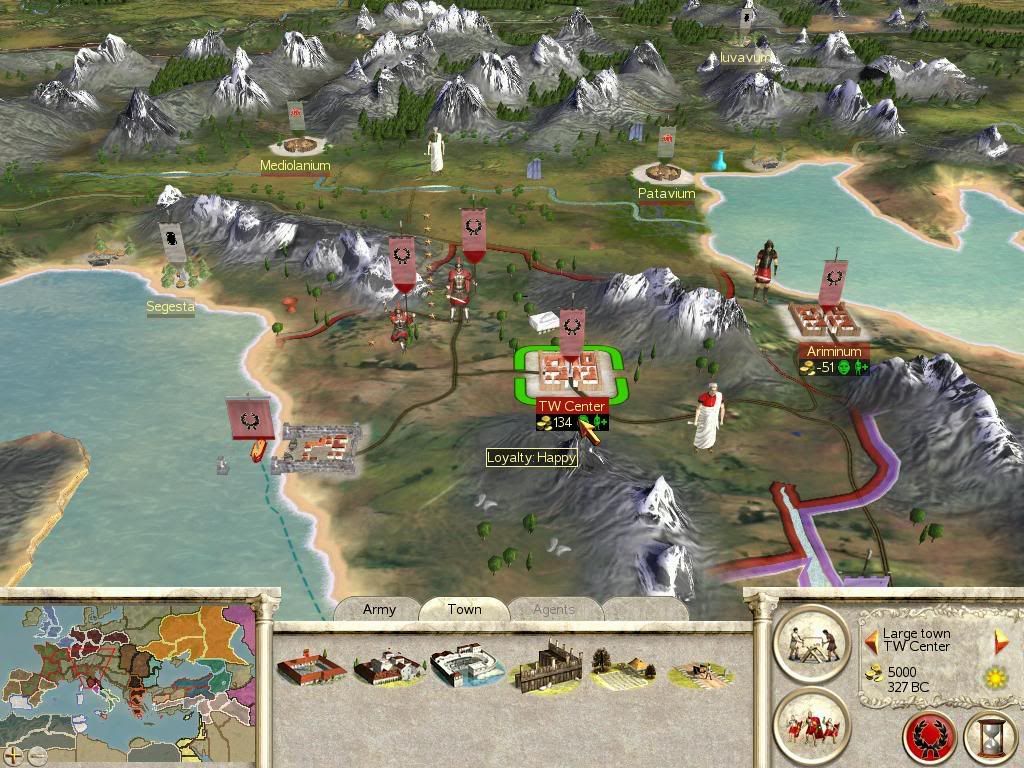Go to the previous settlement with left arrow

pyautogui.click(x=871, y=640)
